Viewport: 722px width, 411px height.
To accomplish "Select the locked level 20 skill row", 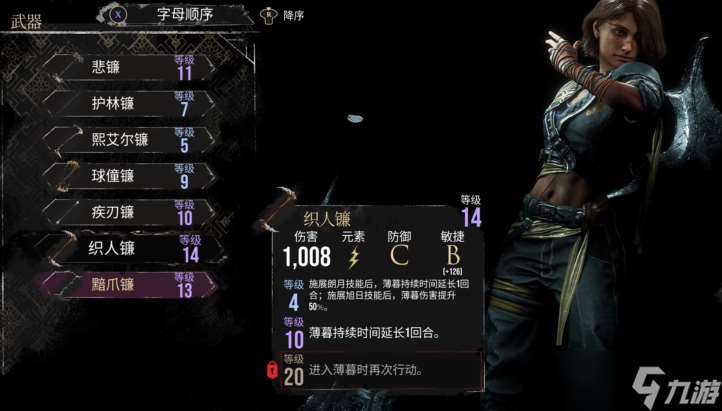I will coord(380,371).
